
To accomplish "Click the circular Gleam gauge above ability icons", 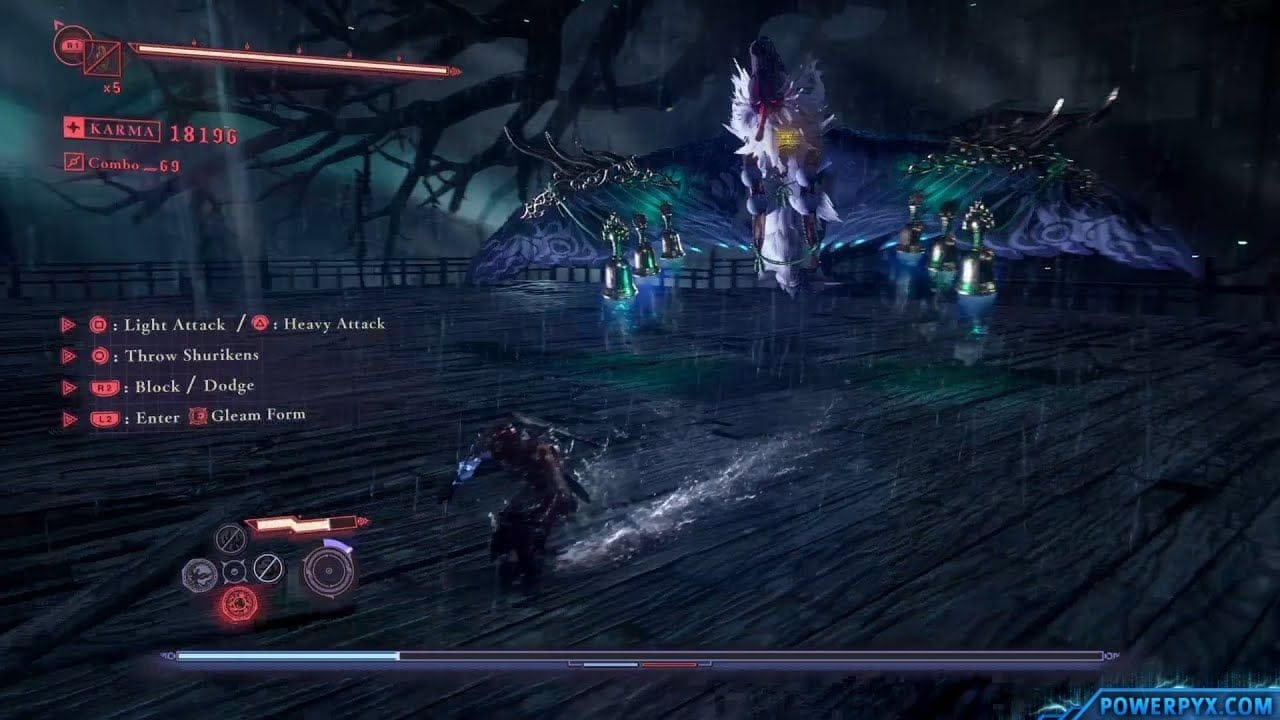I will [x=329, y=571].
